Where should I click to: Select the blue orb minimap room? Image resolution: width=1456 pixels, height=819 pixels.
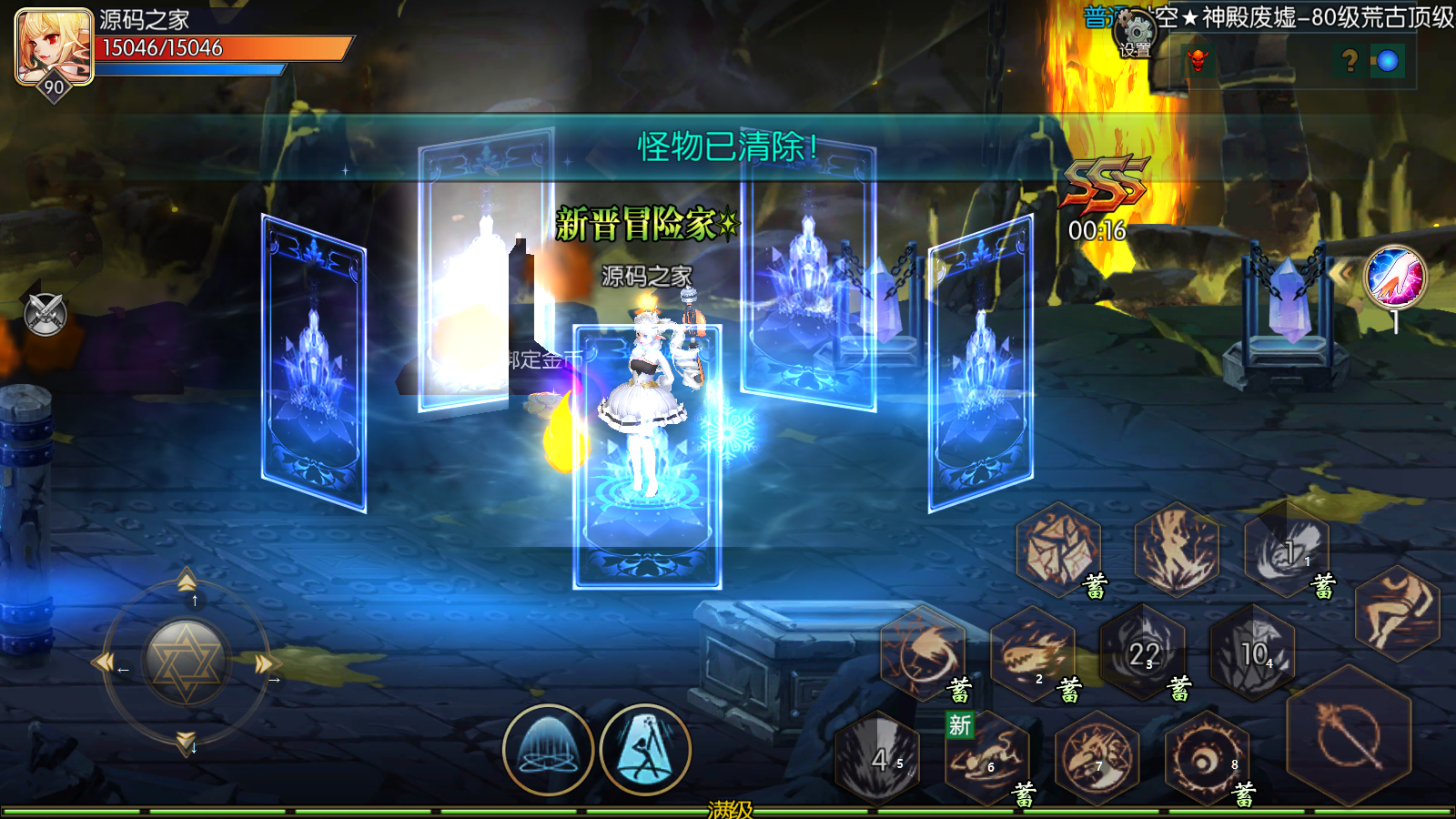(x=1388, y=61)
